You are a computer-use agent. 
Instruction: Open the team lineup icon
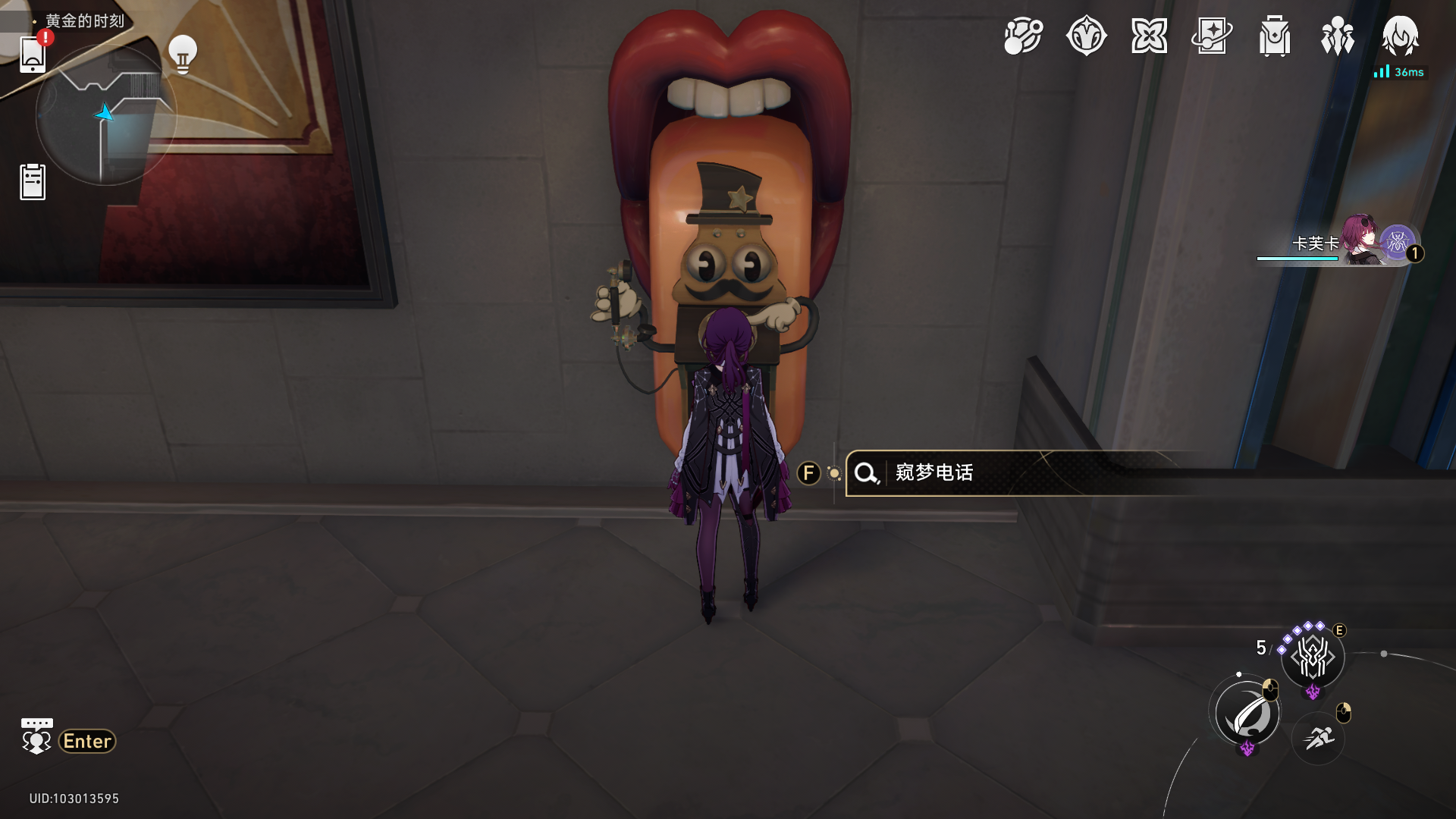[1337, 36]
